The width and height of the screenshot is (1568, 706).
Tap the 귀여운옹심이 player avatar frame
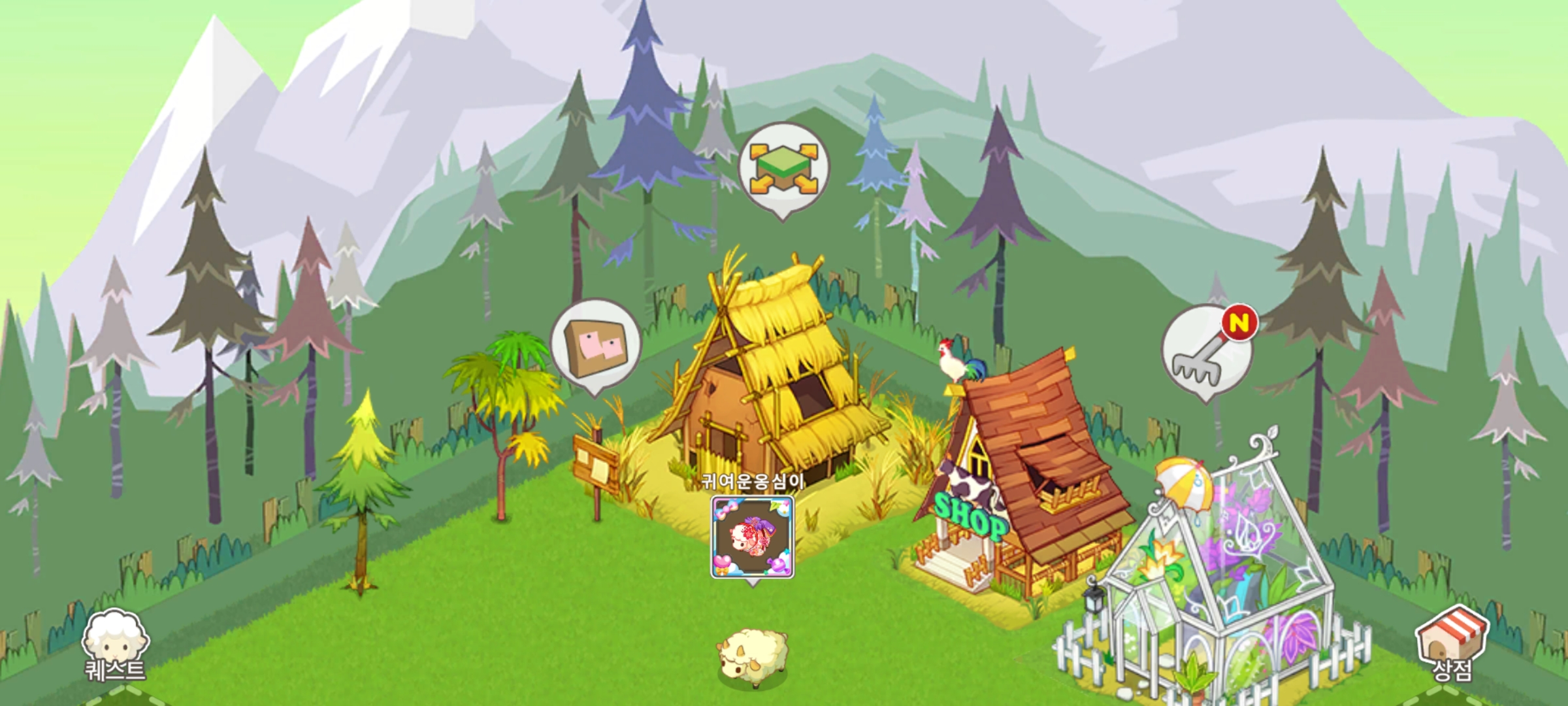[x=752, y=537]
